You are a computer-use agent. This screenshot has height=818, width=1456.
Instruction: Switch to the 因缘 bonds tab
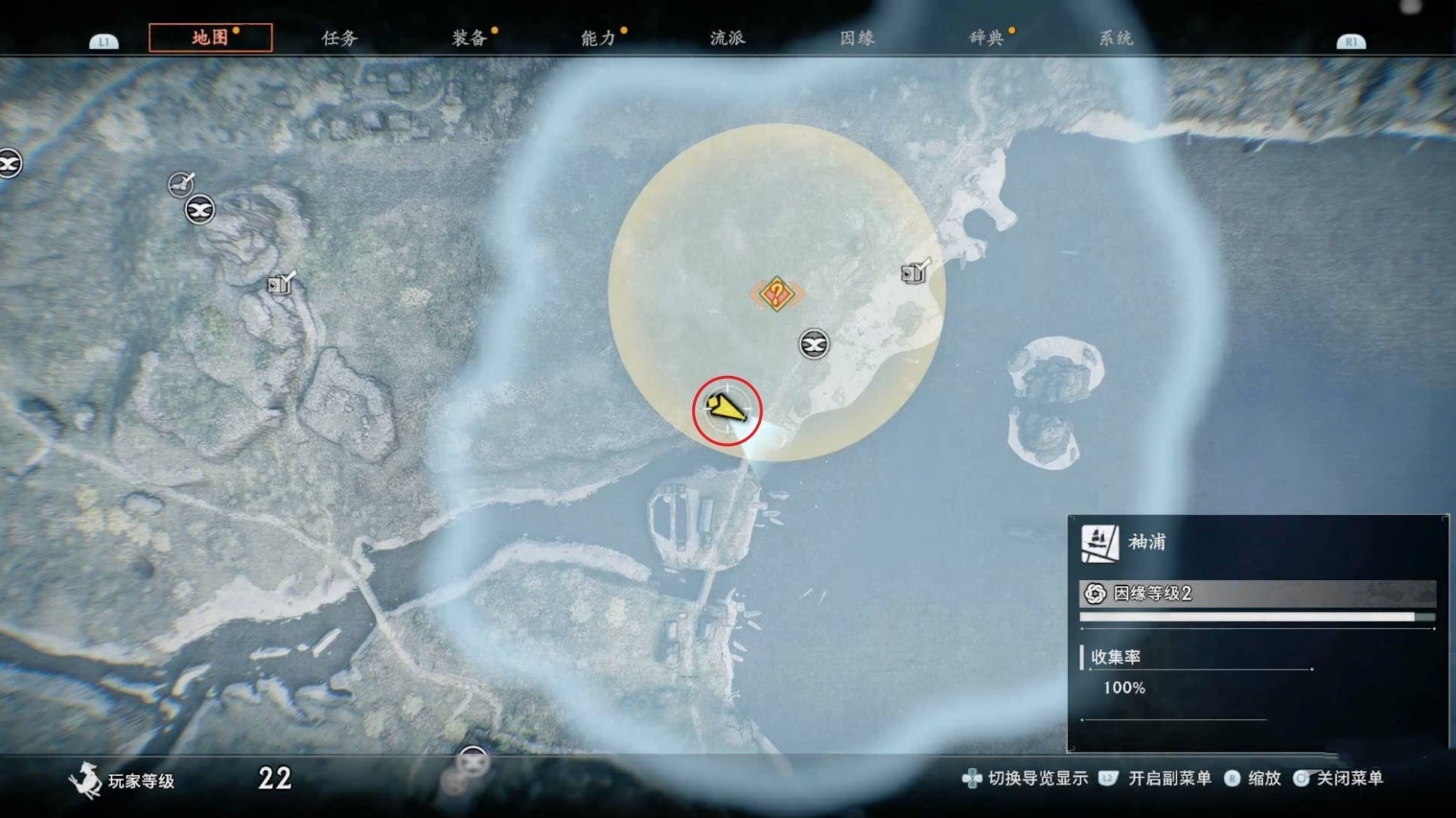tap(857, 38)
